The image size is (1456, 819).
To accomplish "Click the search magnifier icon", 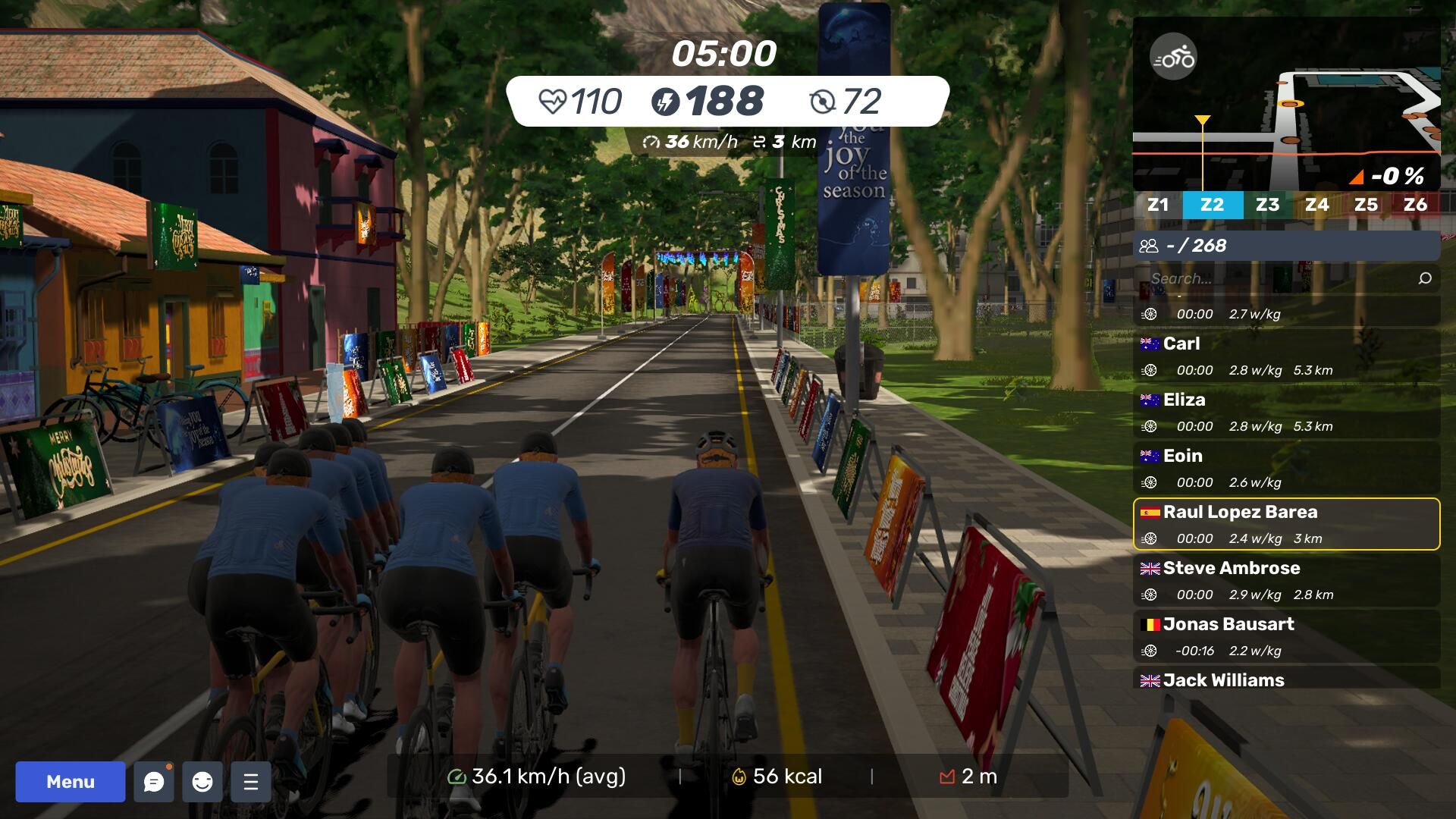I will click(1425, 278).
